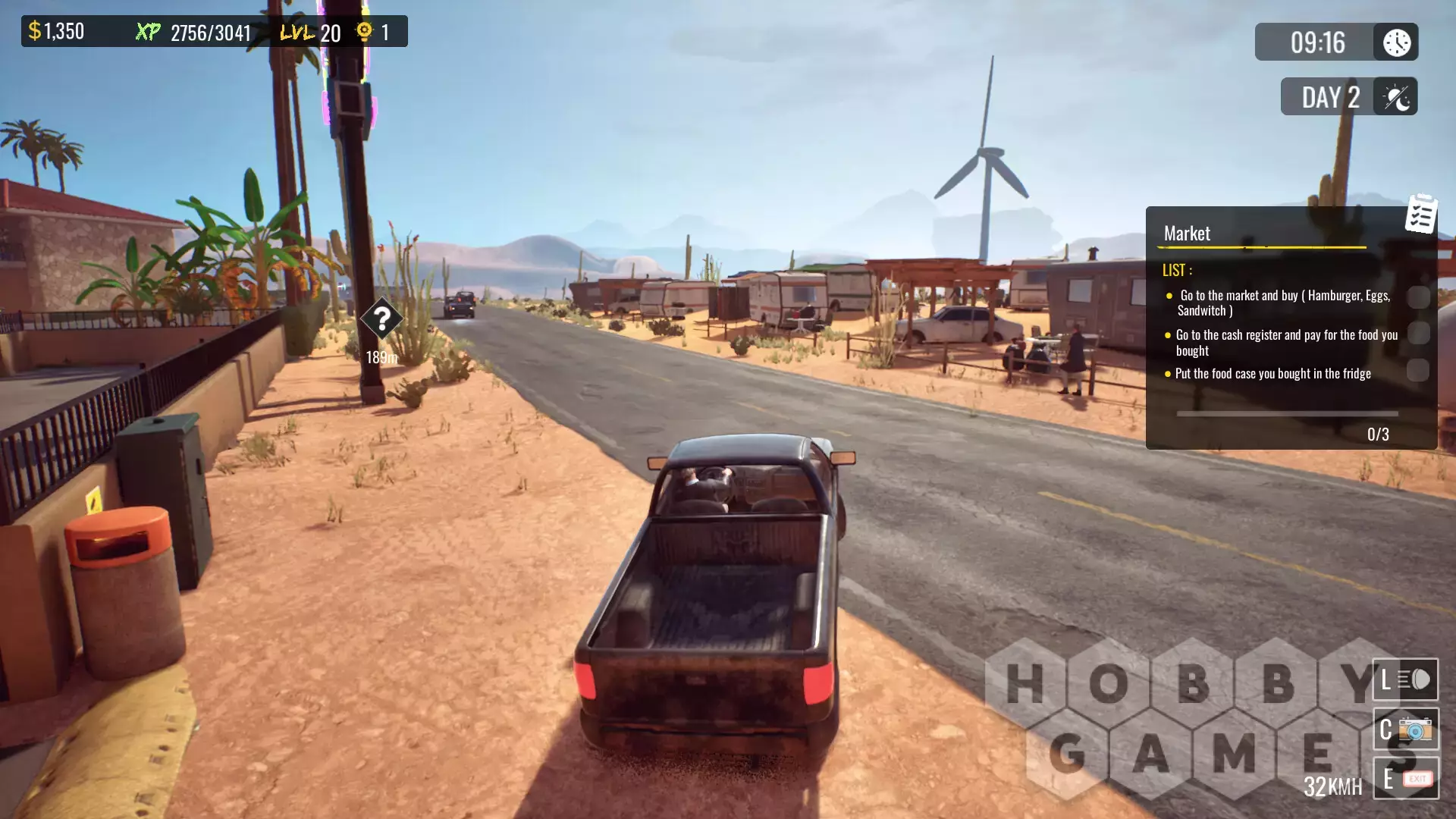Select the exit vehicle button
Screen dimensions: 1456x819
1405,779
